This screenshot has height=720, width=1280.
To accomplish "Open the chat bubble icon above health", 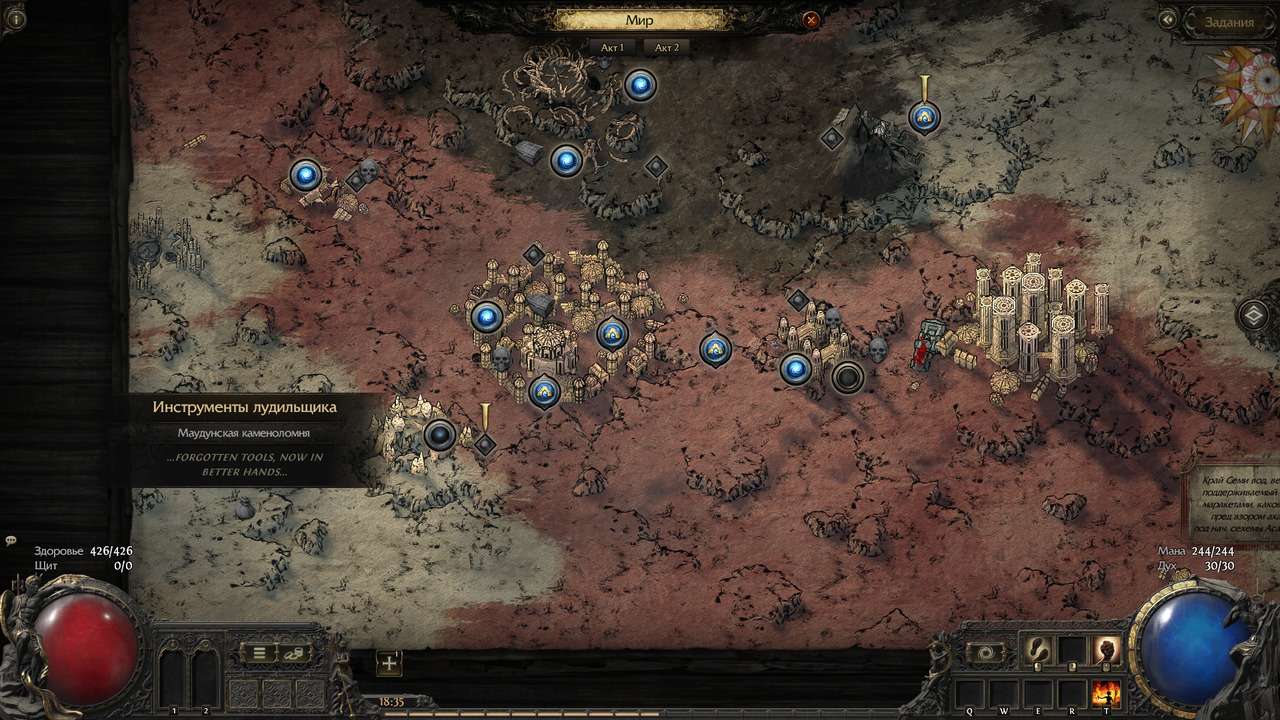I will tap(11, 540).
